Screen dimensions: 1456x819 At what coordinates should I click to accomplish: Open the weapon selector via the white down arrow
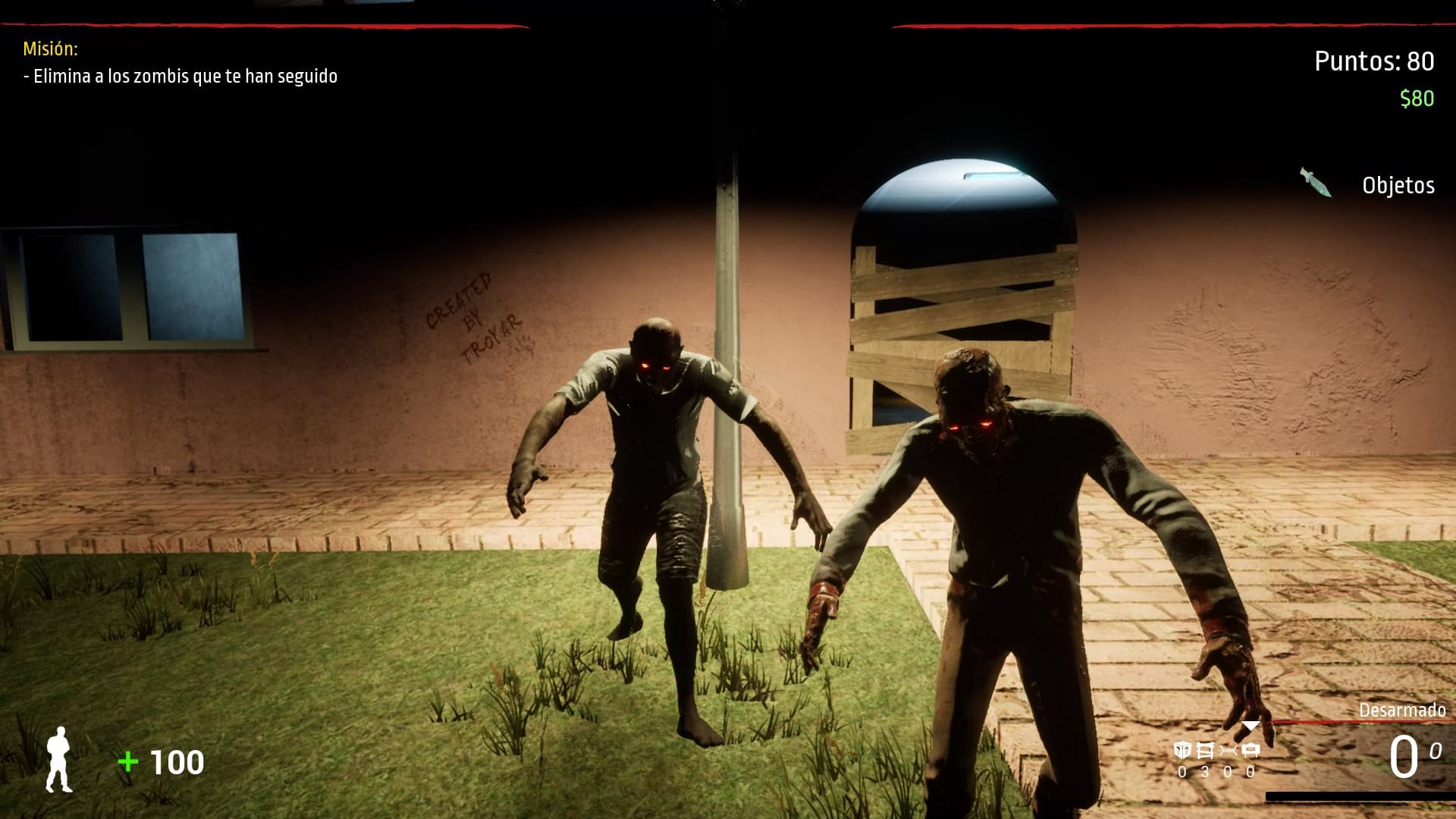pyautogui.click(x=1249, y=726)
